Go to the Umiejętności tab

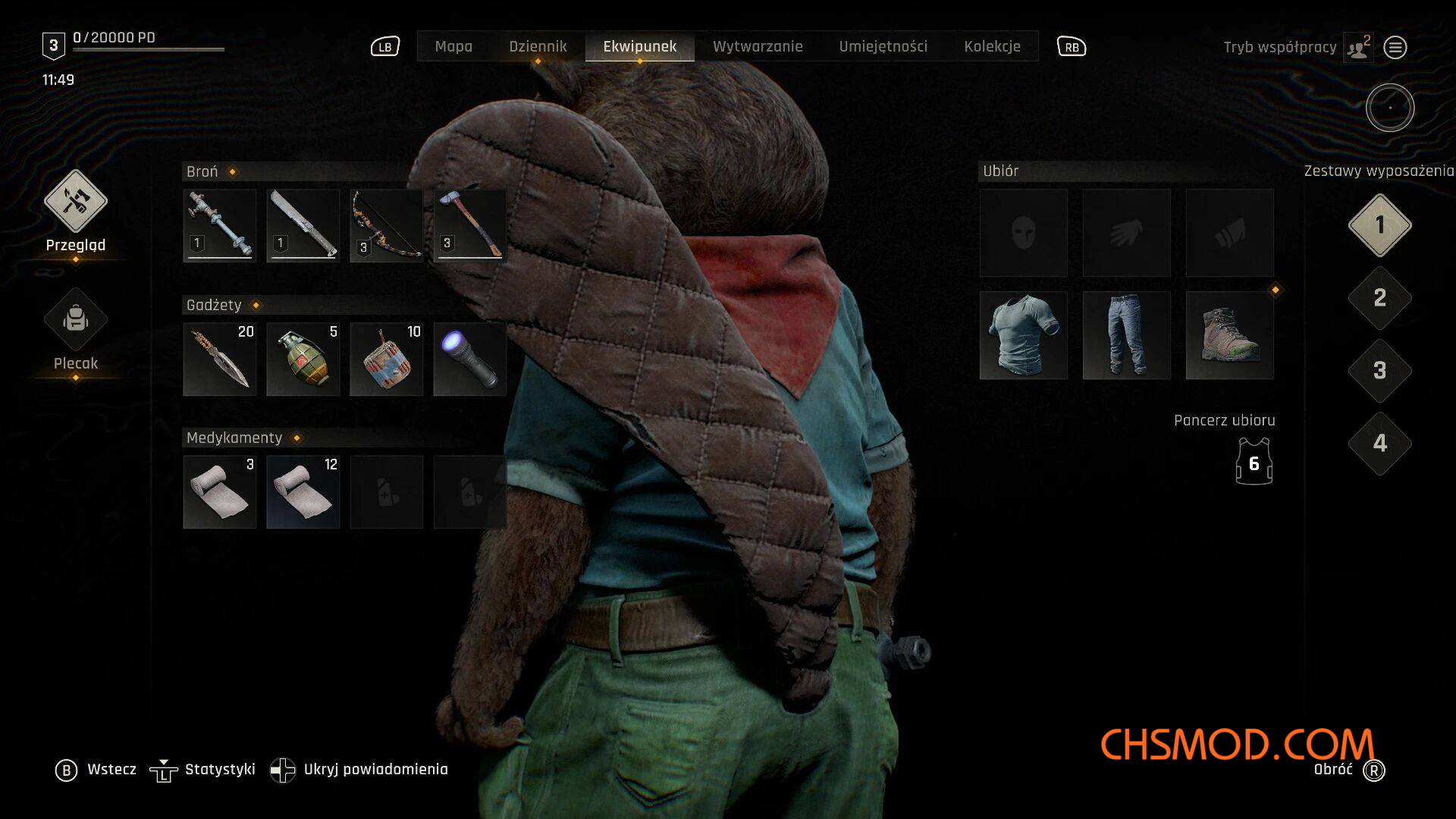click(883, 46)
